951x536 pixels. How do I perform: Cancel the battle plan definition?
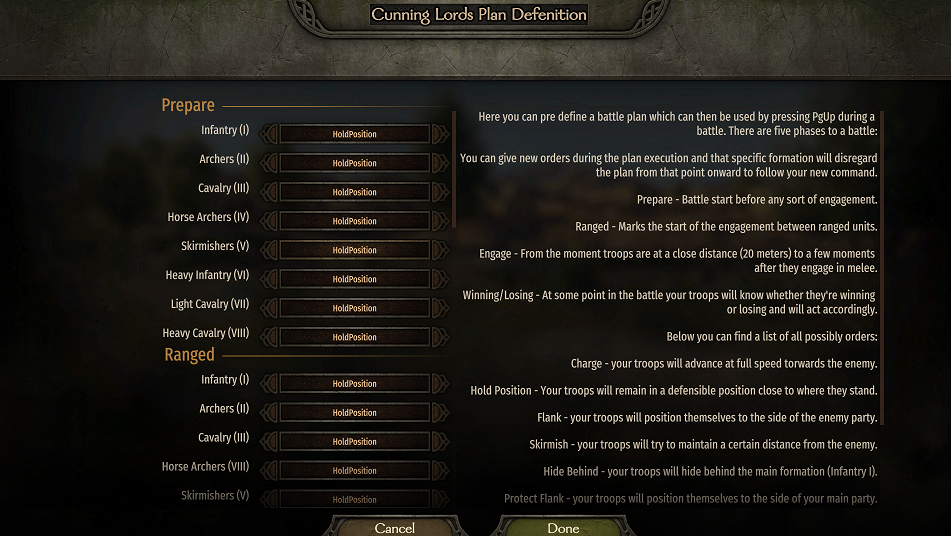[x=394, y=526]
